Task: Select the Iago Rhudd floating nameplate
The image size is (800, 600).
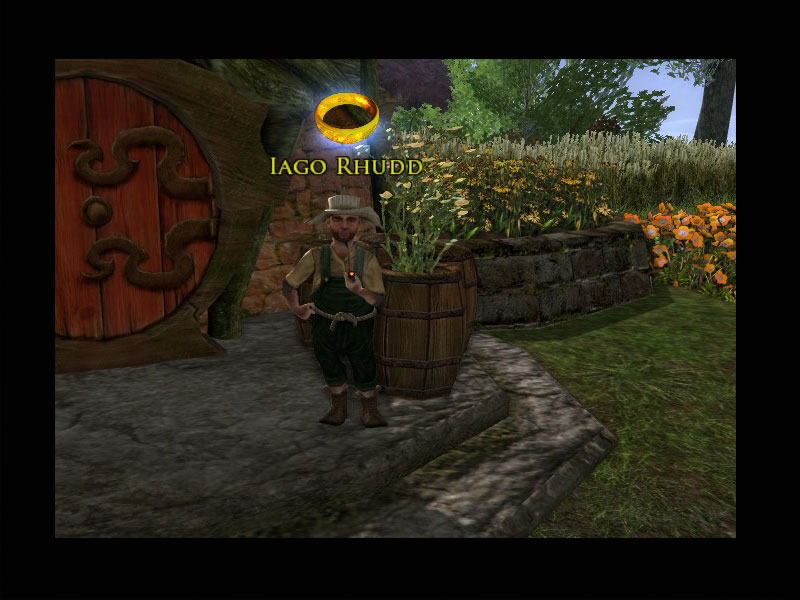Action: 347,165
